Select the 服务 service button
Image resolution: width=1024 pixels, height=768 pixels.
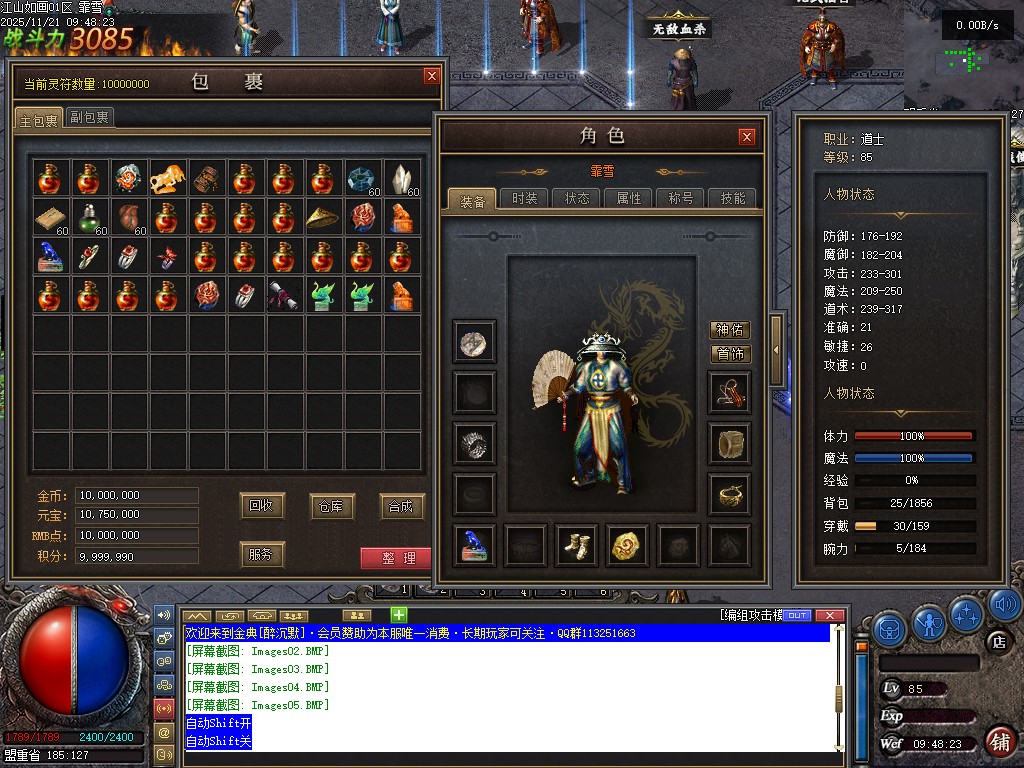pos(260,554)
